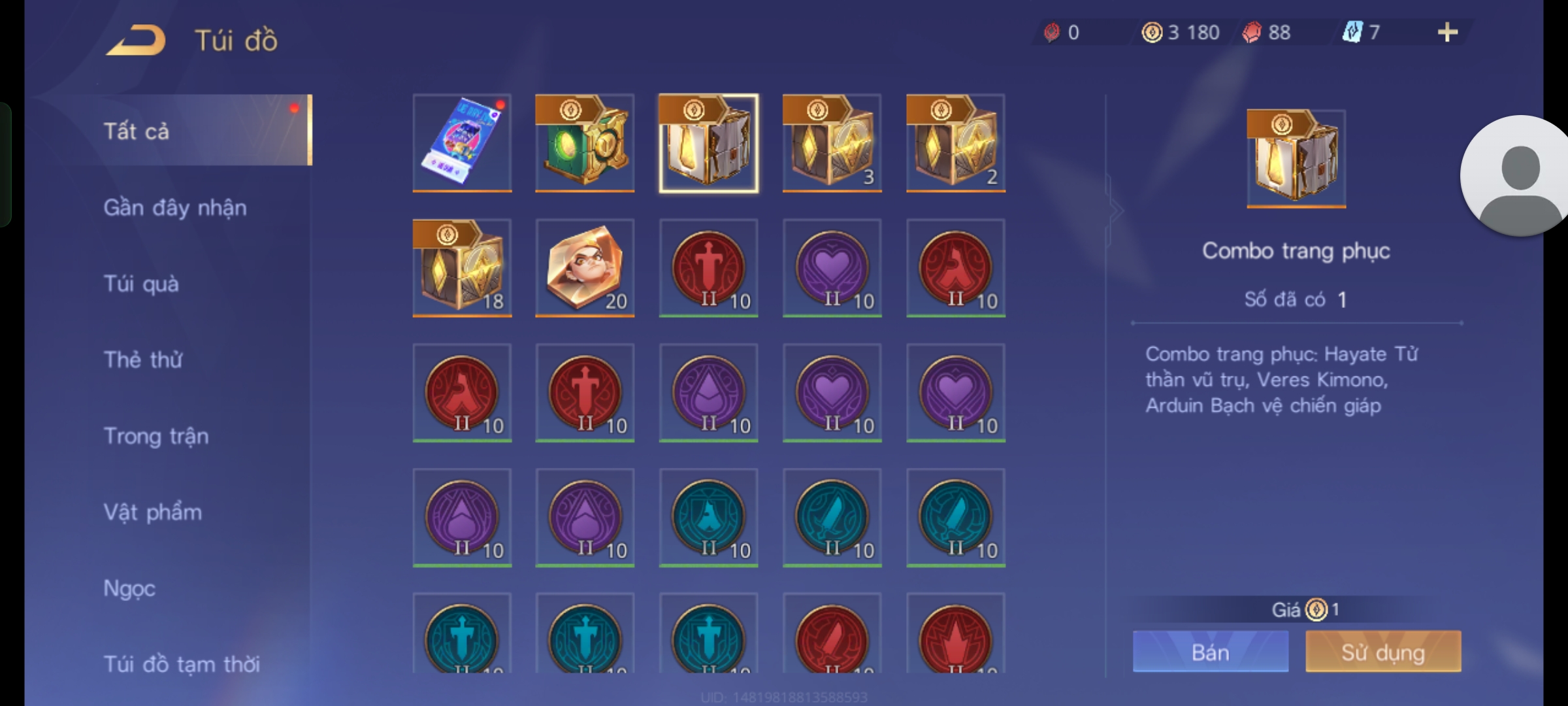Use the item with Sử dụng button
This screenshot has height=706, width=1568.
1383,652
